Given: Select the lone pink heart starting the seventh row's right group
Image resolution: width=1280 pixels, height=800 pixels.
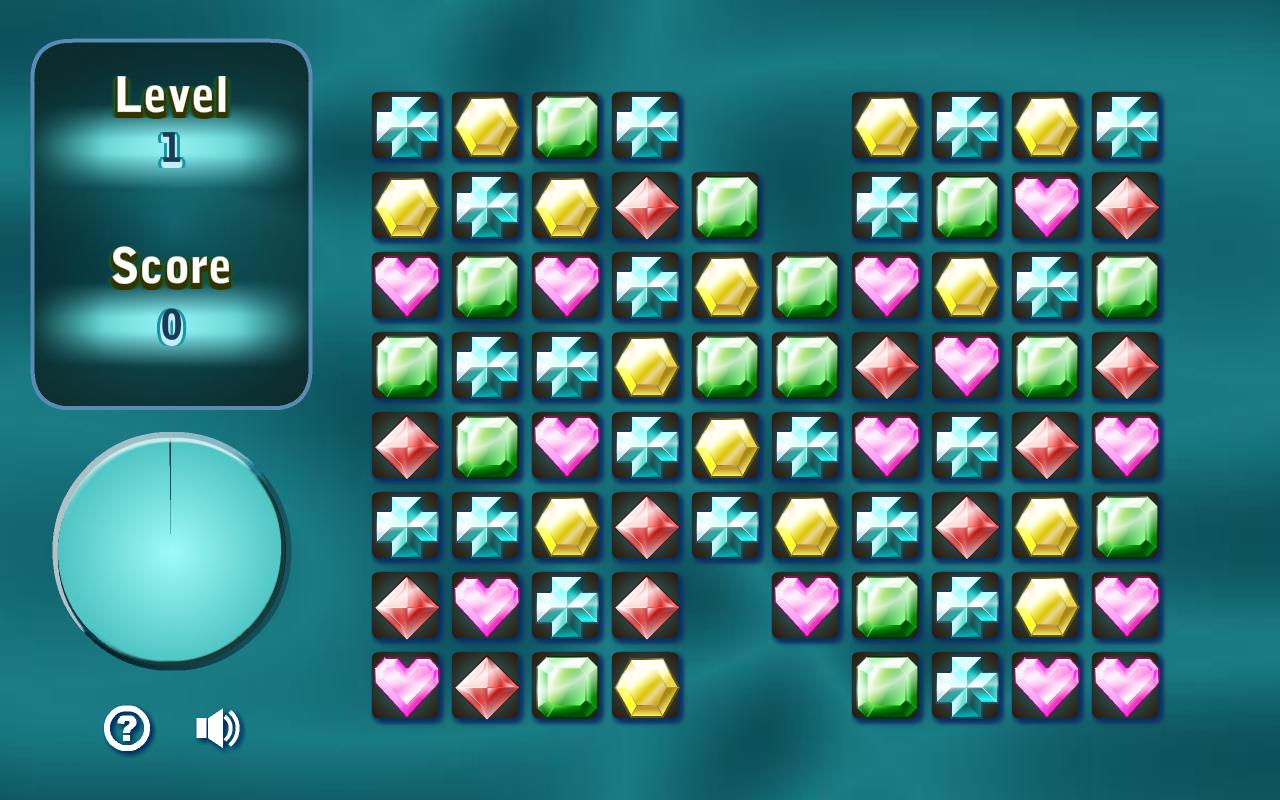Looking at the screenshot, I should point(805,607).
